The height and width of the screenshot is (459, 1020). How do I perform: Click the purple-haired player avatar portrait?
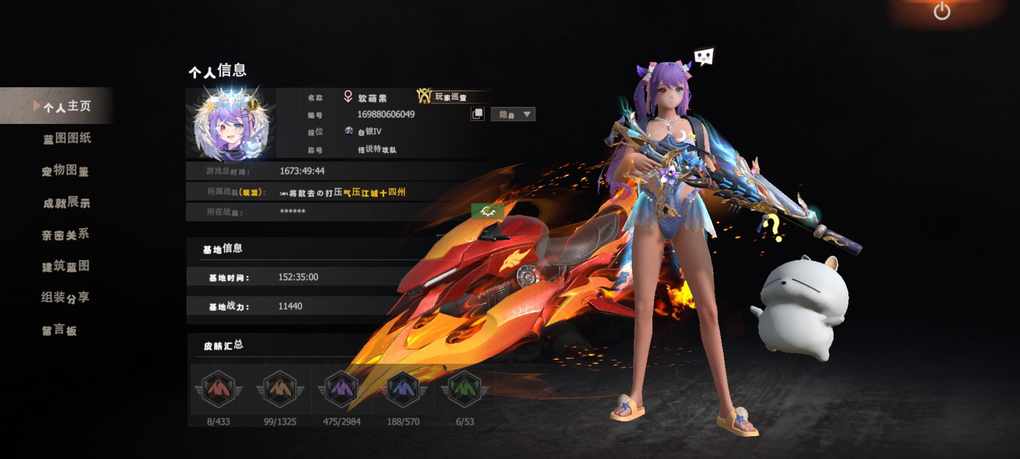tap(229, 125)
